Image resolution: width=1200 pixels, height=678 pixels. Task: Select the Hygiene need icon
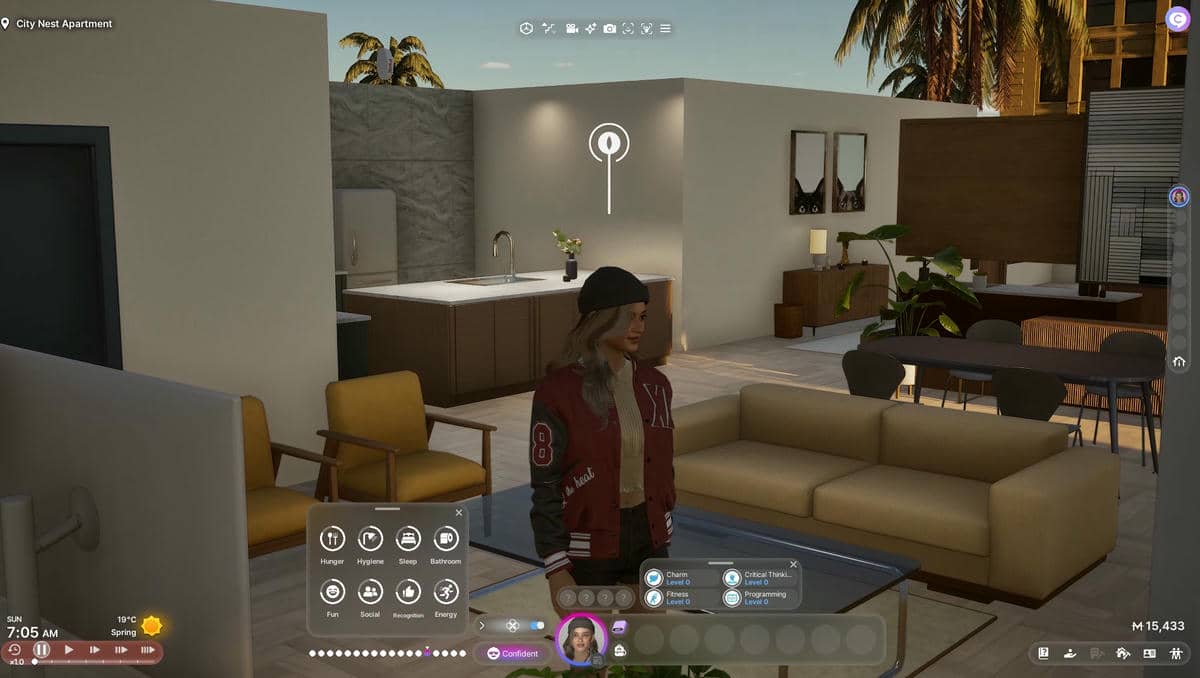[370, 539]
